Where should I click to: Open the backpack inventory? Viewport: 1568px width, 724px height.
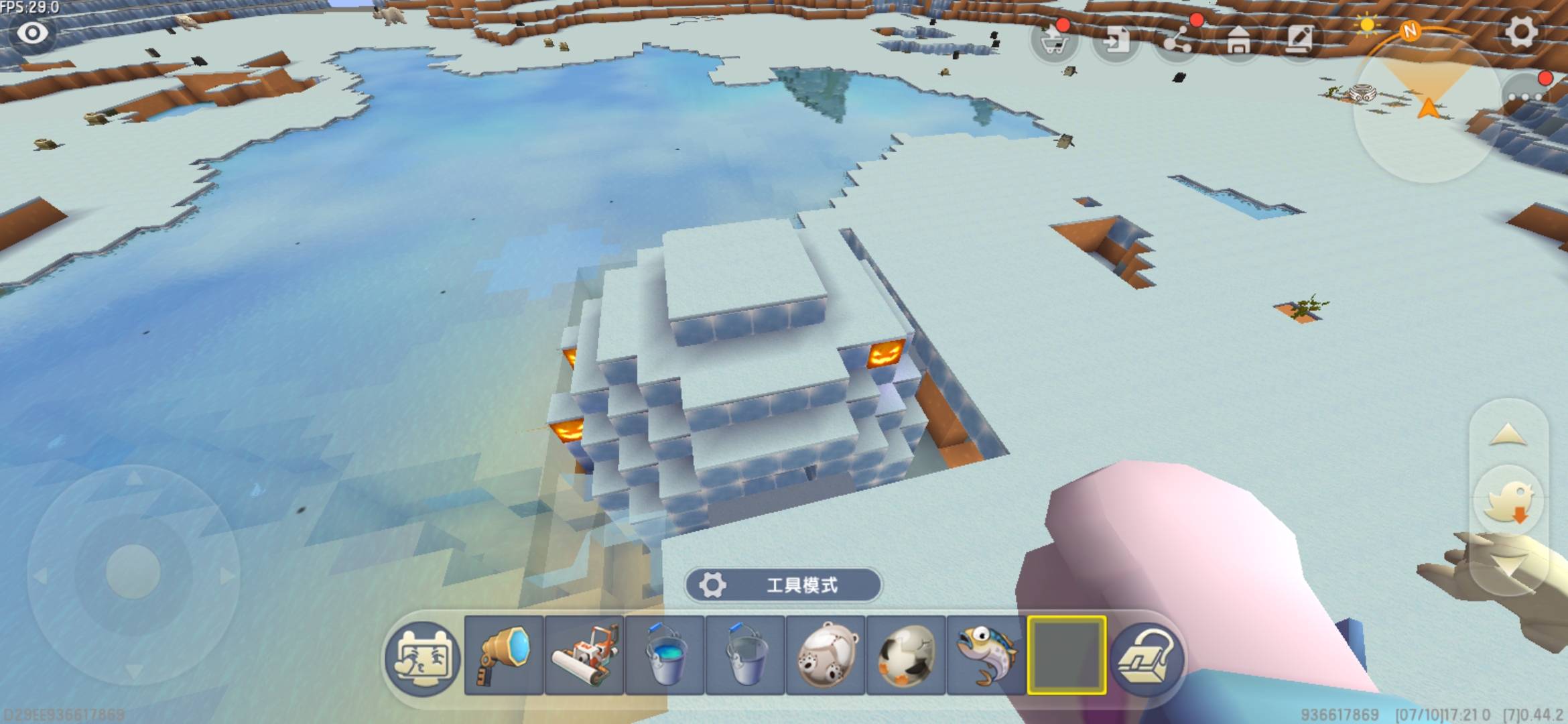(1147, 658)
